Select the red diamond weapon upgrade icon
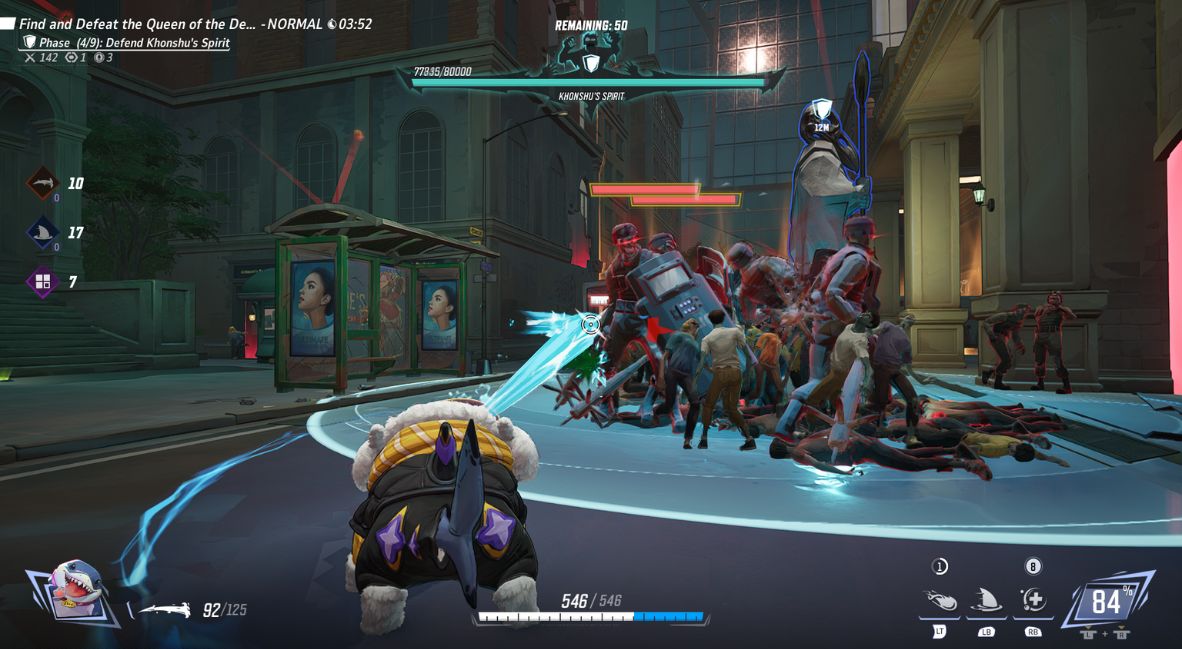Viewport: 1182px width, 649px height. [x=42, y=183]
